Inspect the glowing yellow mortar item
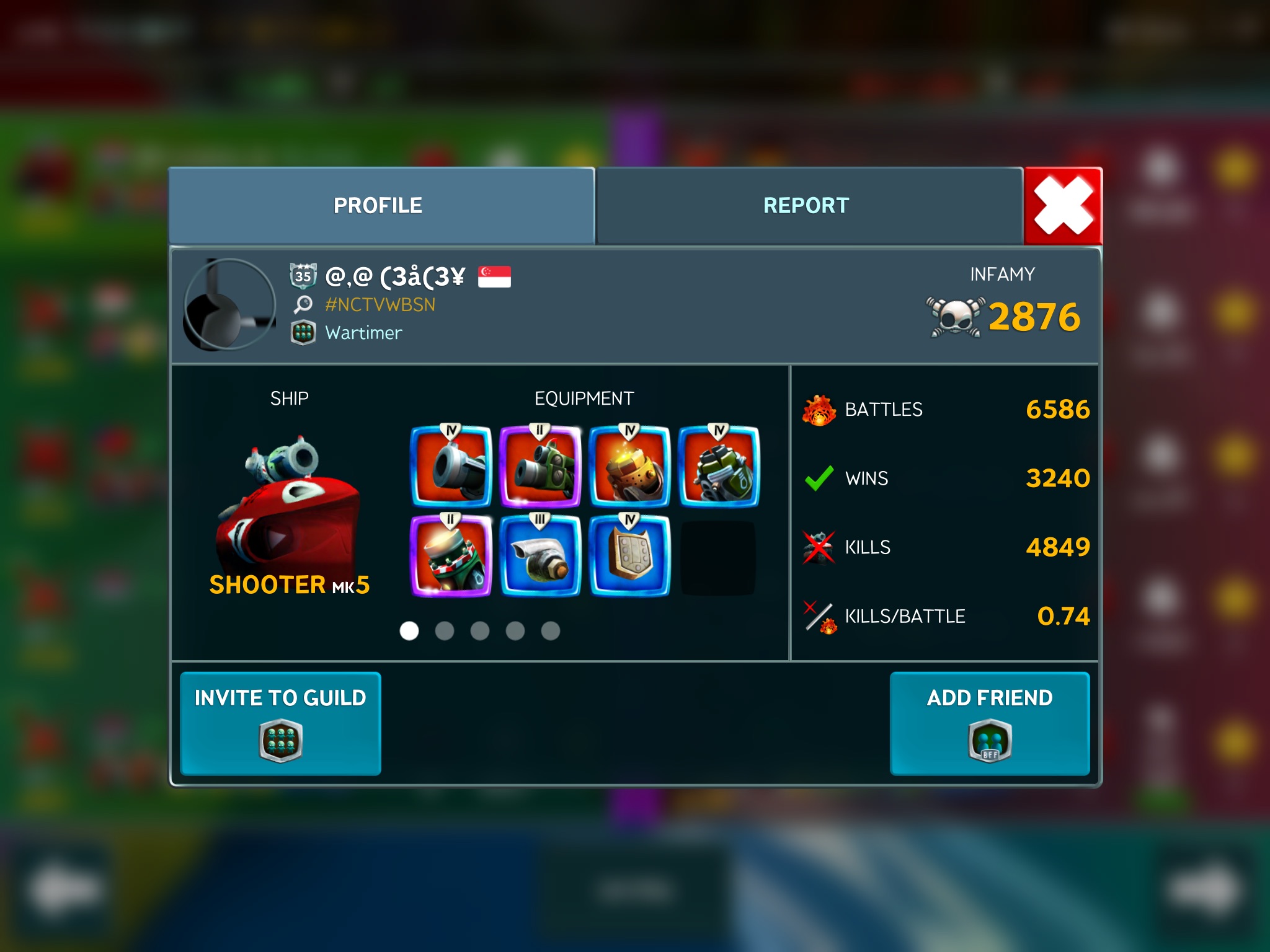 coord(629,466)
